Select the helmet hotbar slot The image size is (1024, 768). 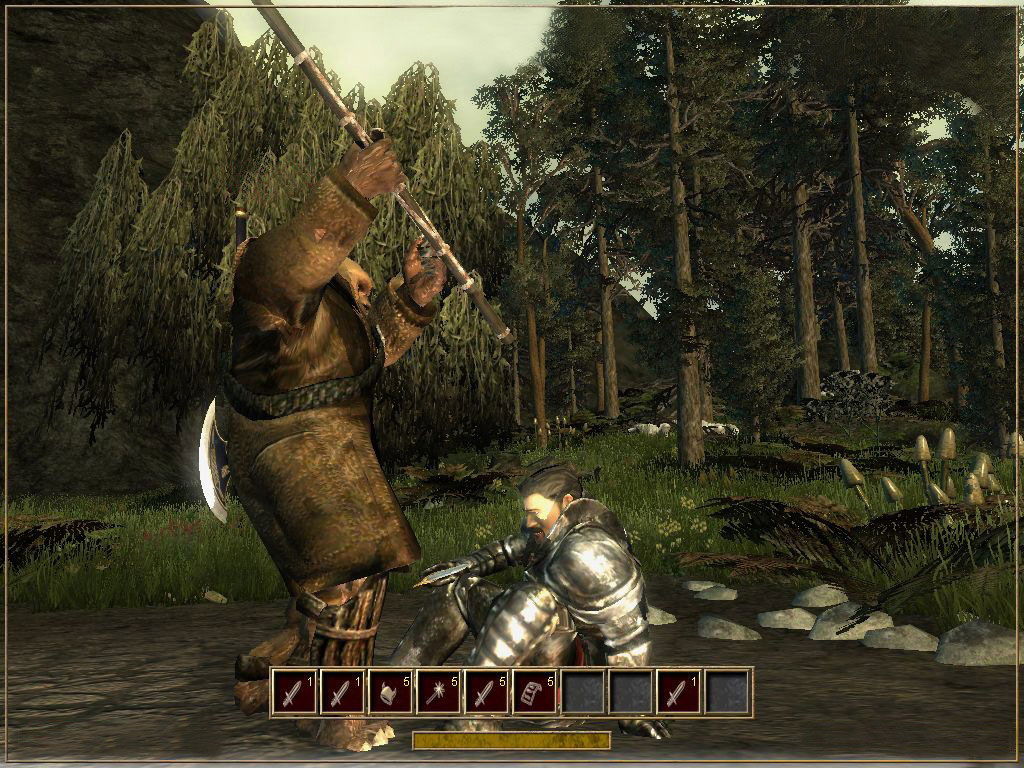pyautogui.click(x=391, y=692)
